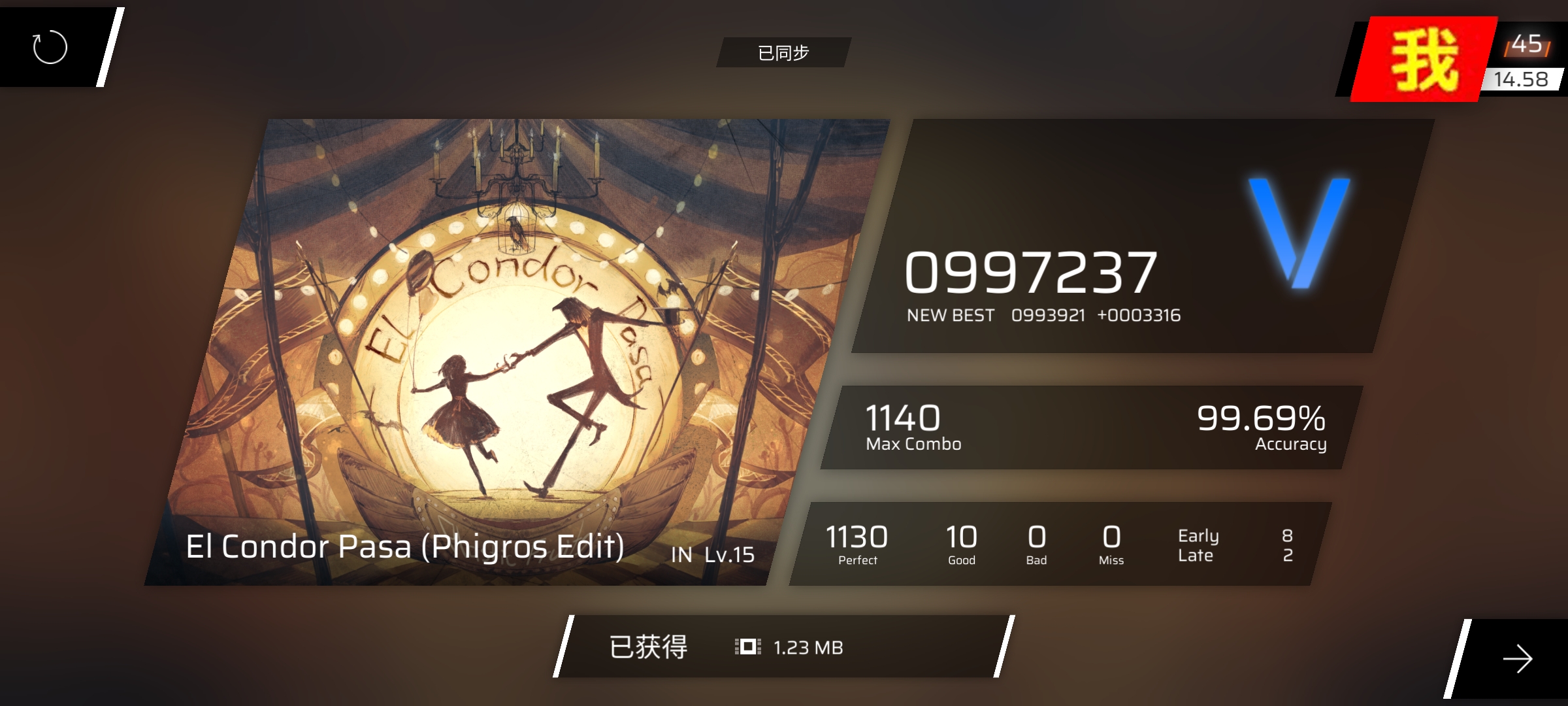Image resolution: width=1568 pixels, height=706 pixels.
Task: Click the retry circular arrow button
Action: 50,47
